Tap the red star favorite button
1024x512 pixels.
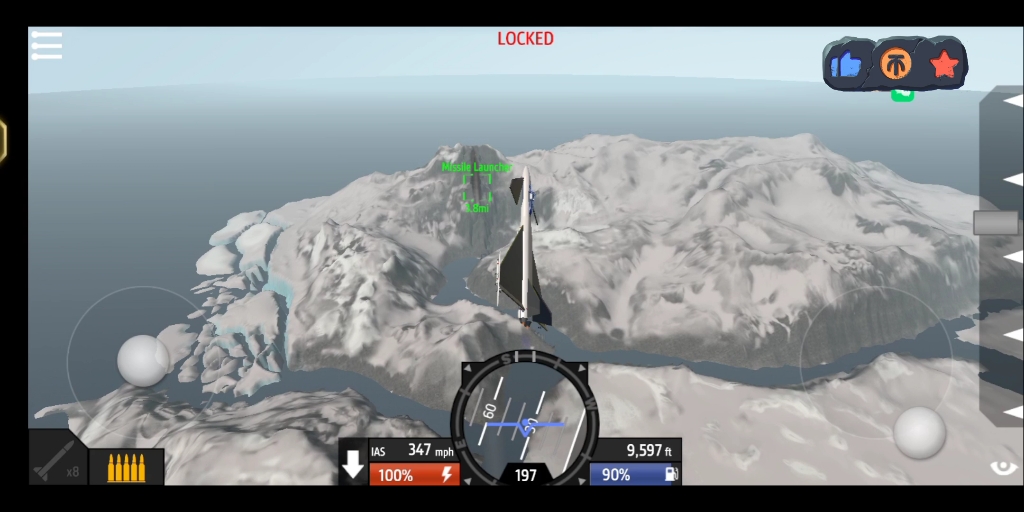click(x=943, y=66)
